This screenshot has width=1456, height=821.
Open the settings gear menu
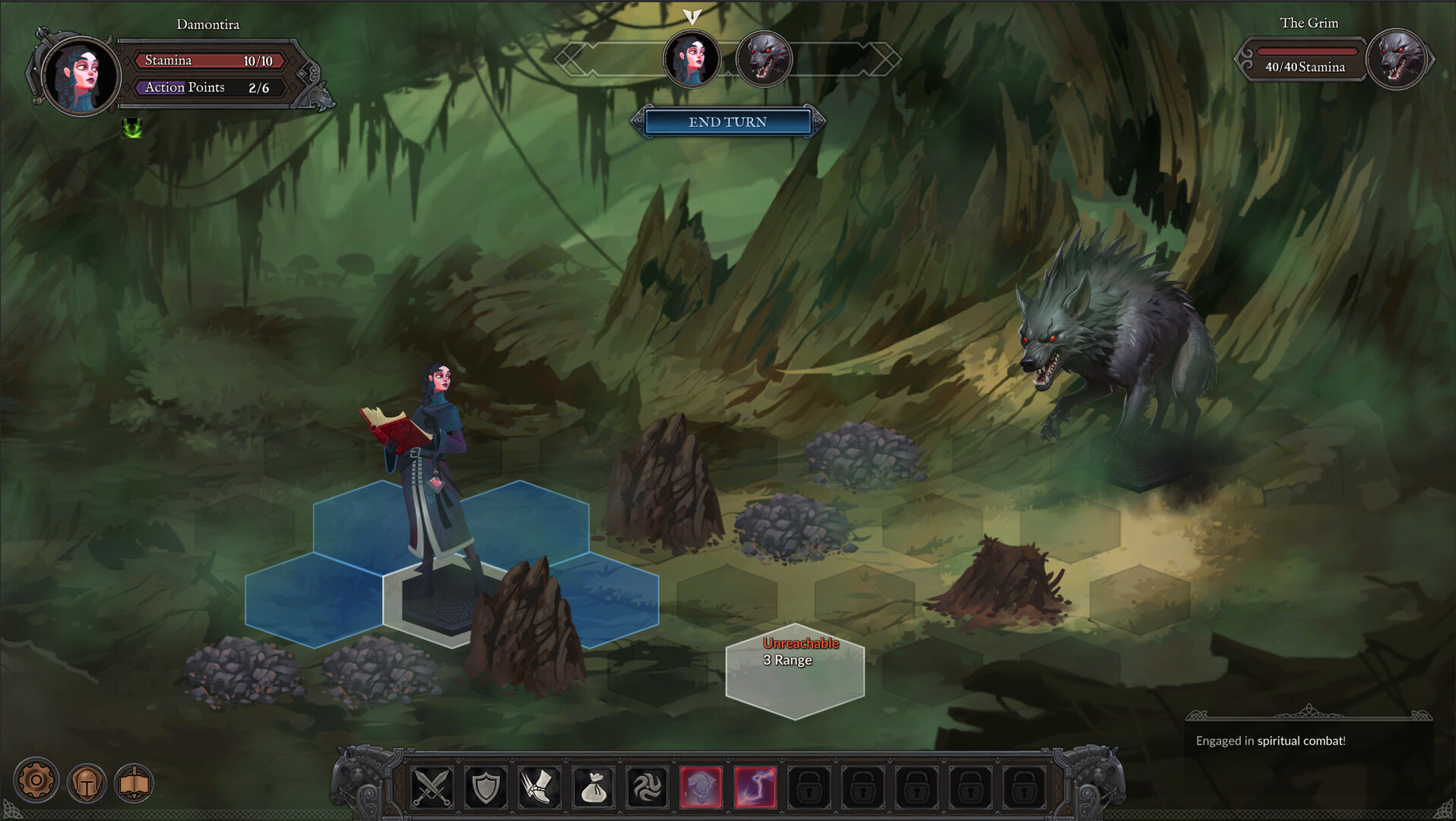[36, 780]
